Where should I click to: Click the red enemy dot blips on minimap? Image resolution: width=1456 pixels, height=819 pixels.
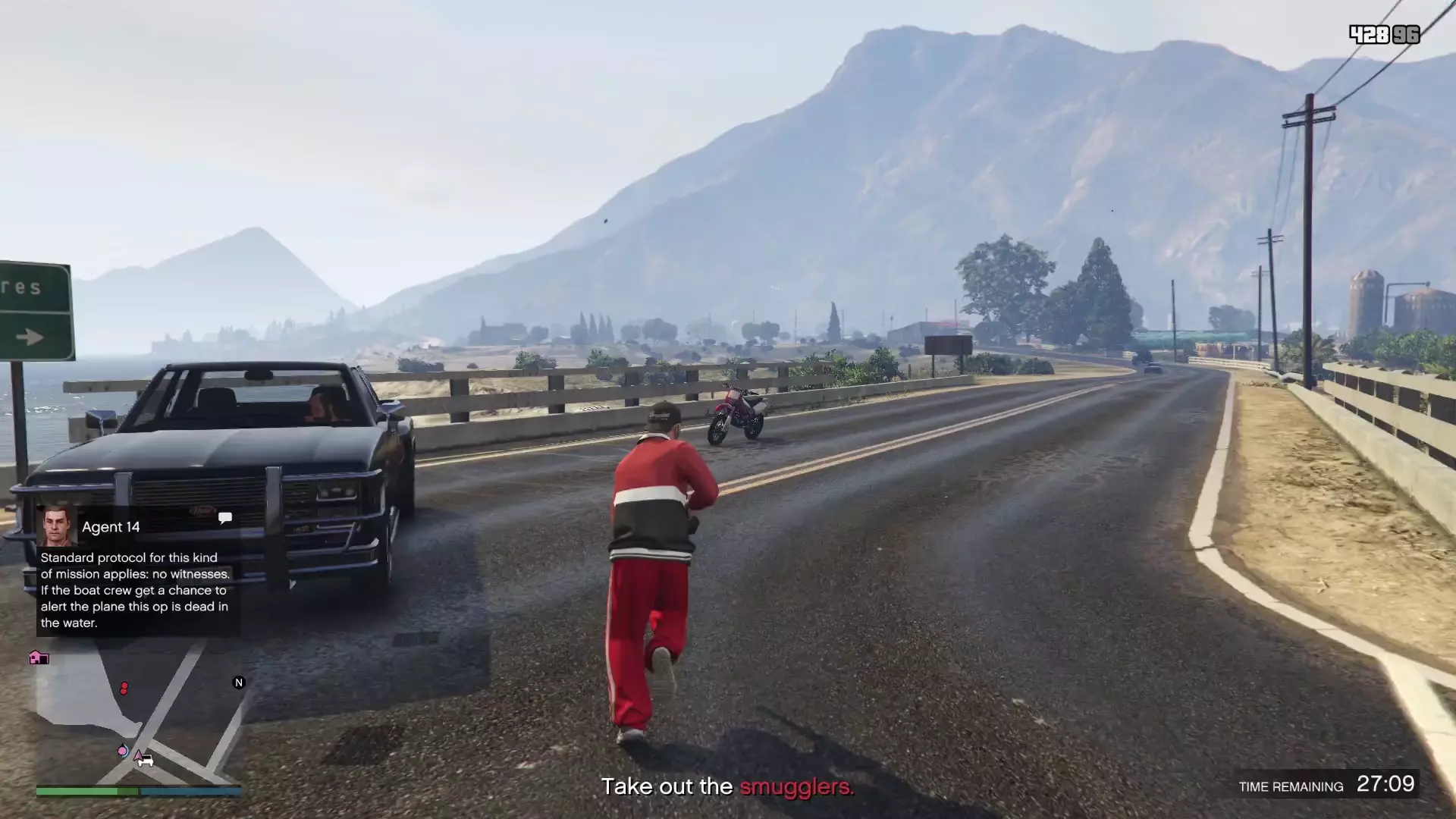point(124,689)
